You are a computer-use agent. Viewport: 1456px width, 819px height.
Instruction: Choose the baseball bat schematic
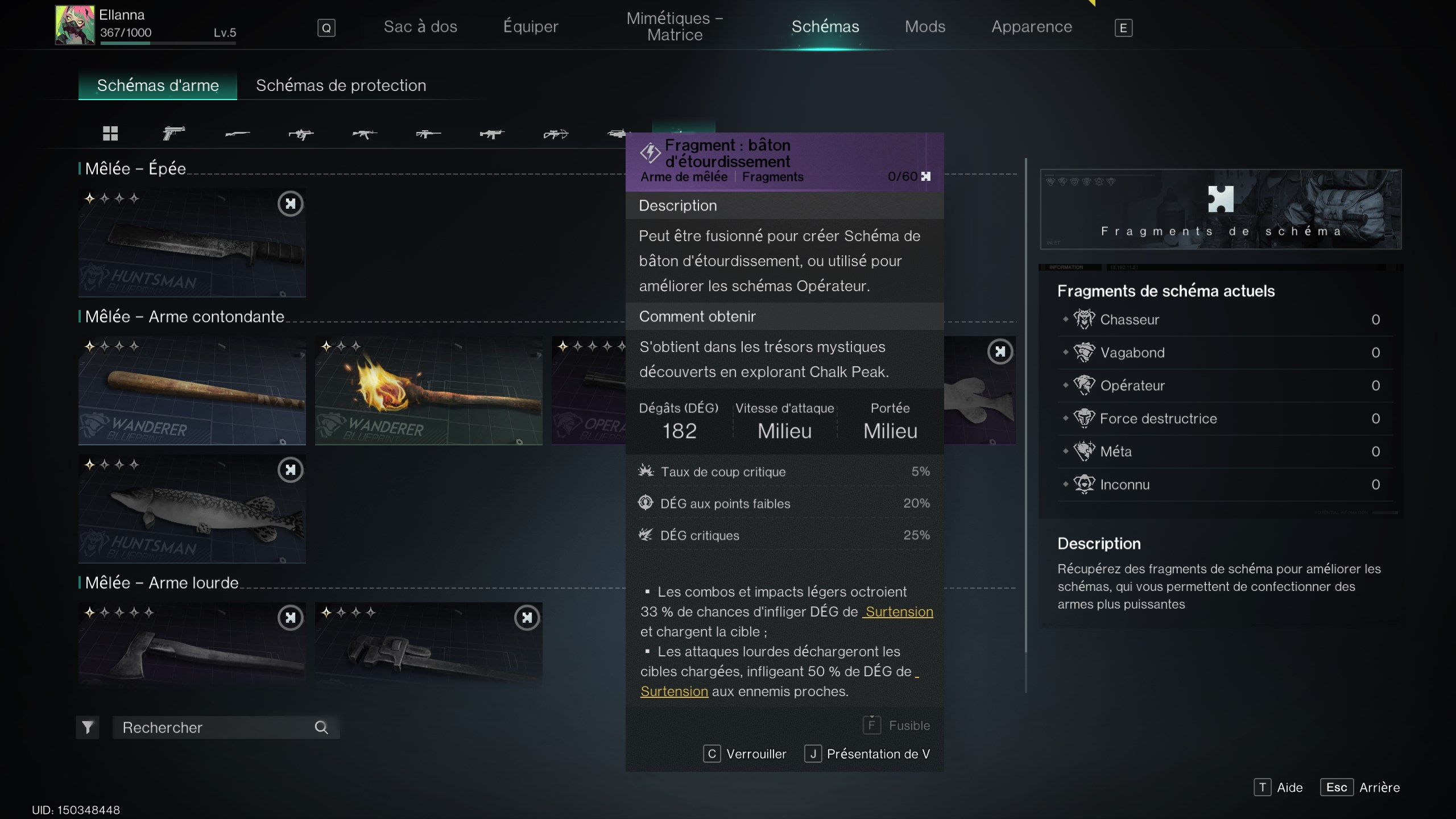click(x=192, y=391)
